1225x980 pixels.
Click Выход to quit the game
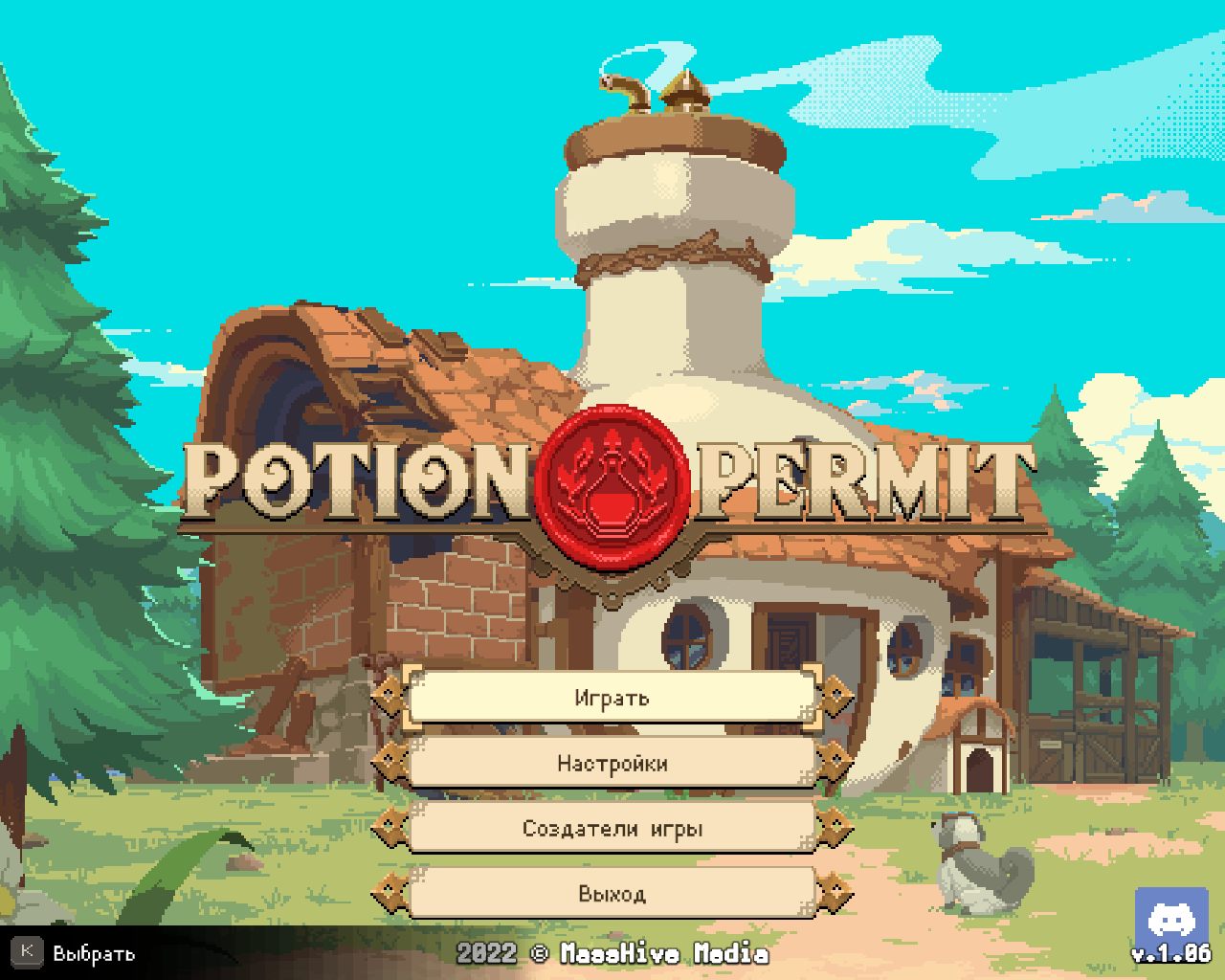point(612,893)
